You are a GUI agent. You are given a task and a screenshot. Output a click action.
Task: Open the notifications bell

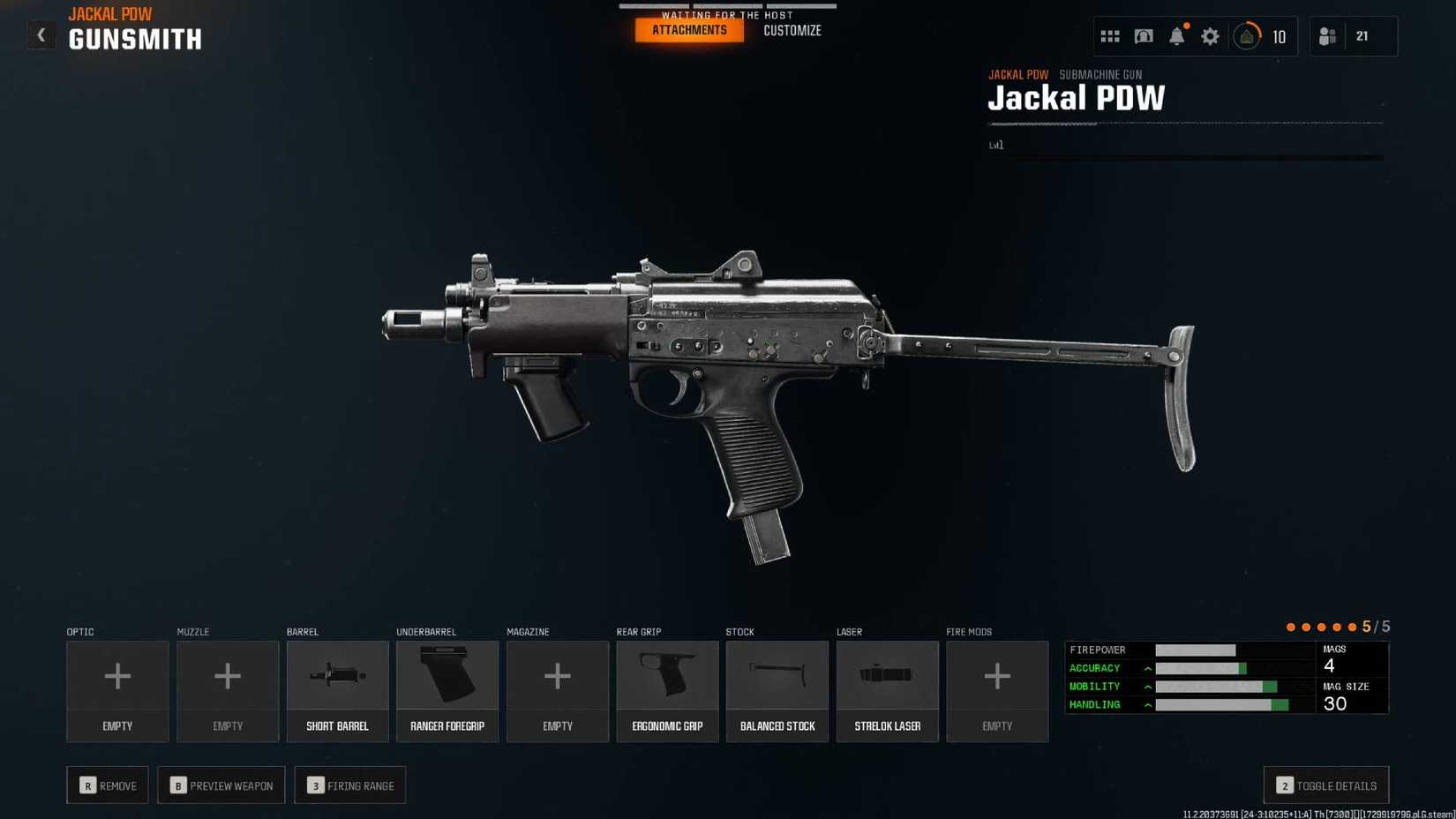pyautogui.click(x=1176, y=36)
